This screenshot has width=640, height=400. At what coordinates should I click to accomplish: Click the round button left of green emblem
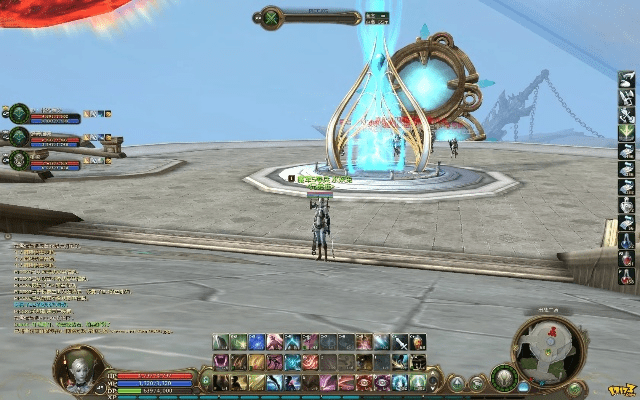pyautogui.click(x=478, y=382)
